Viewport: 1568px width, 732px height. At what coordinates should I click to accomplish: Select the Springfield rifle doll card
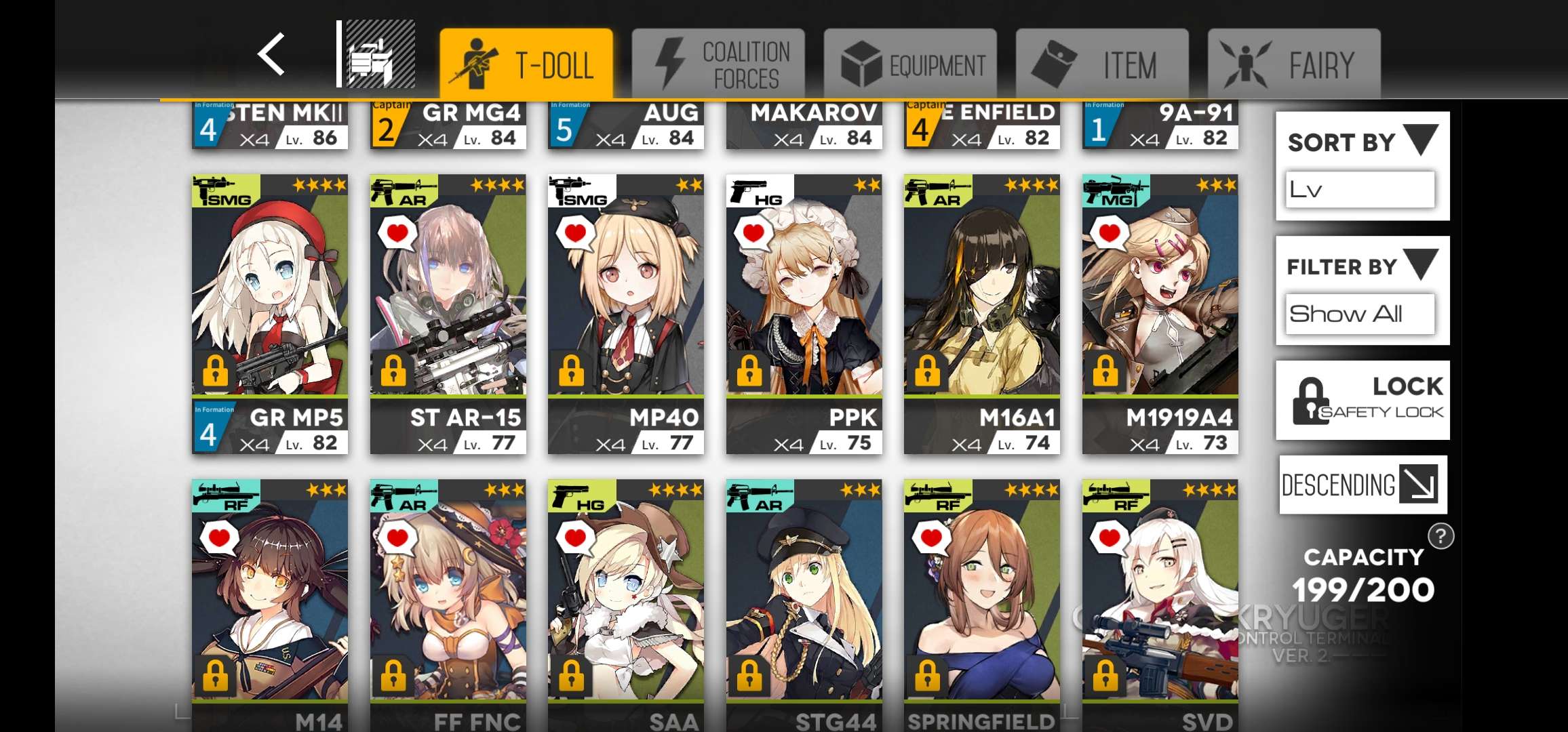tap(981, 603)
